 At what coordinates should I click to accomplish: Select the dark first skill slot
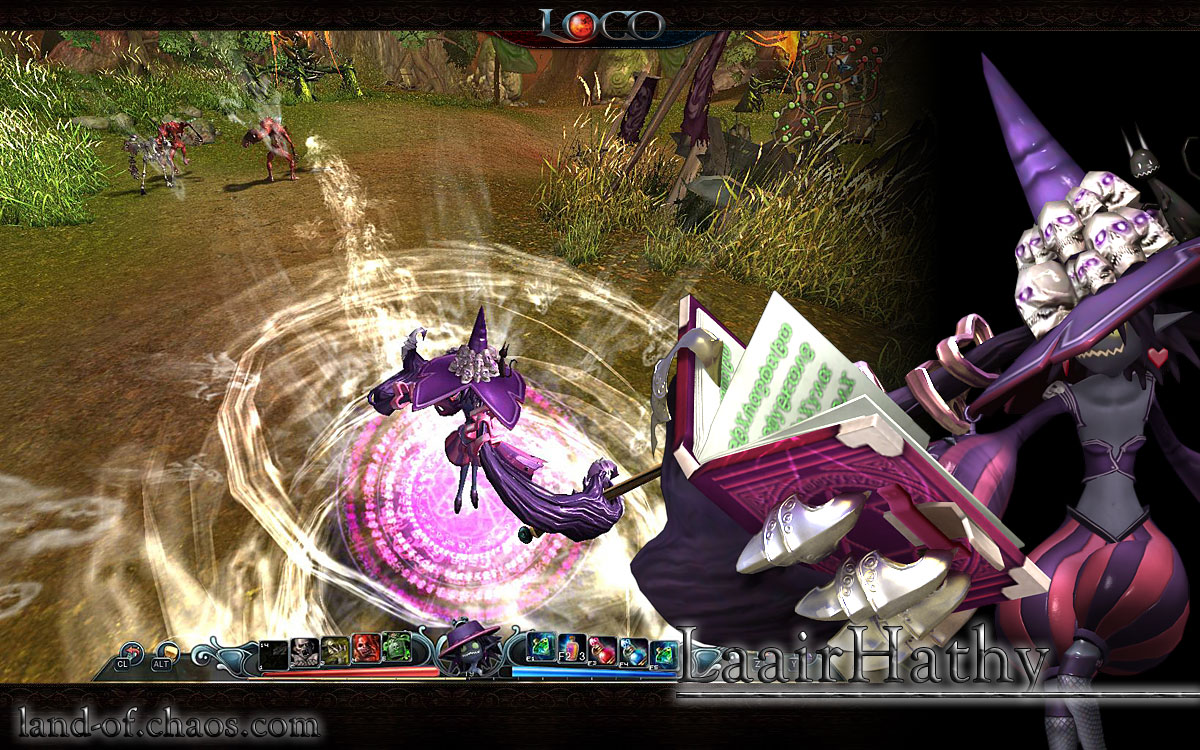click(274, 651)
